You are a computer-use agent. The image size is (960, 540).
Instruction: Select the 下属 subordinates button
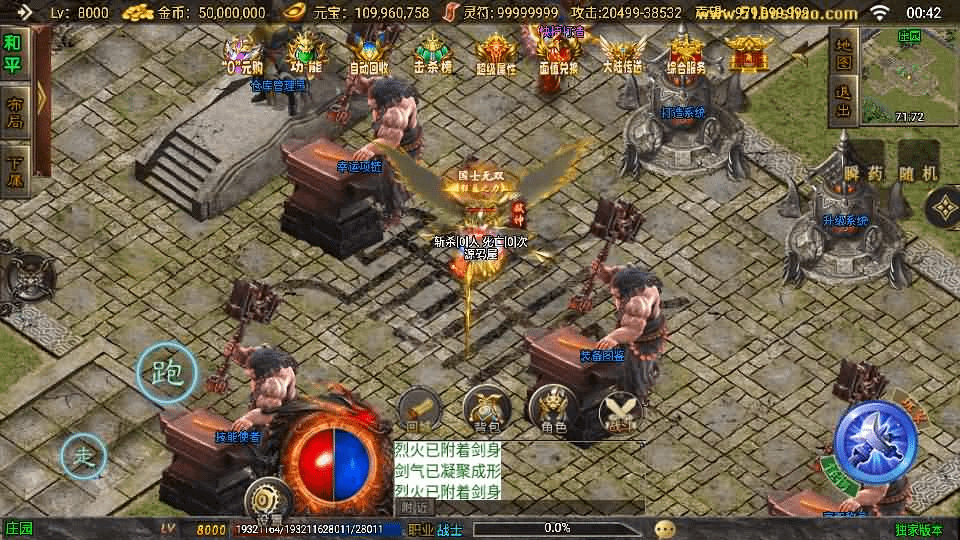[x=14, y=172]
